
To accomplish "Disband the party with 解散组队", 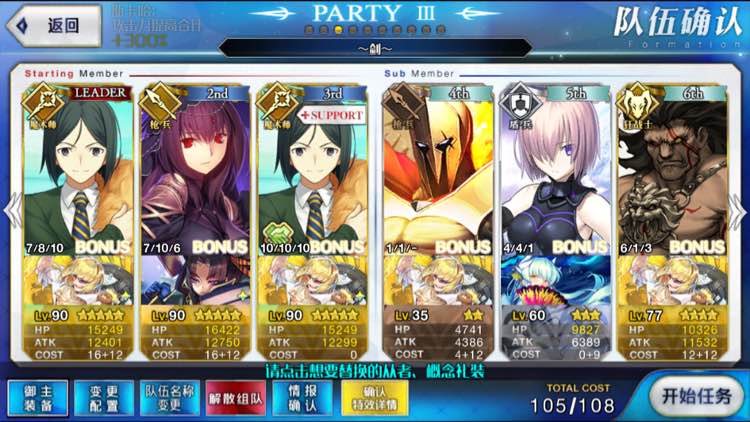I will [x=234, y=396].
